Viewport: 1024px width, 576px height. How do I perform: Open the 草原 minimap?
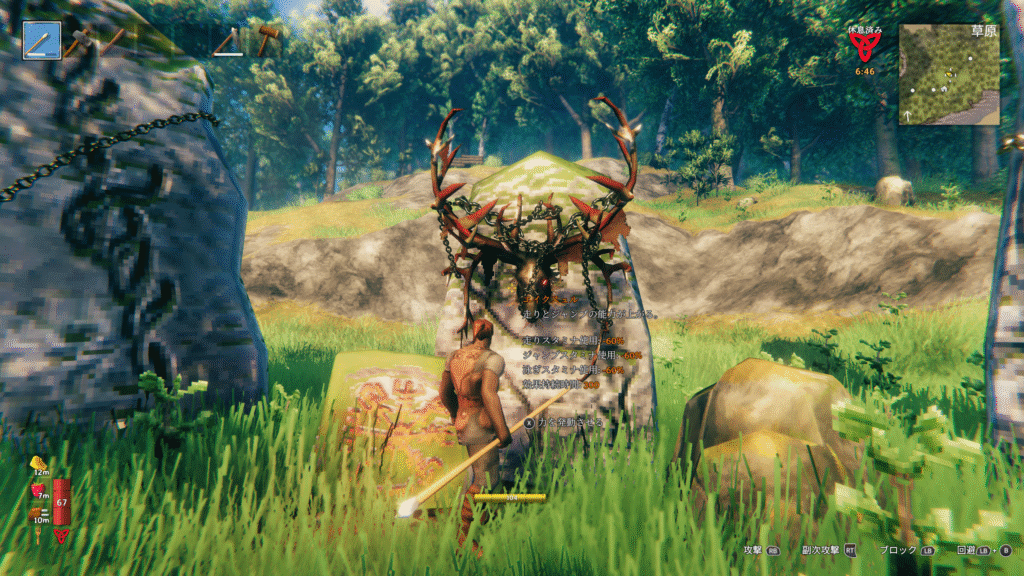click(x=948, y=75)
